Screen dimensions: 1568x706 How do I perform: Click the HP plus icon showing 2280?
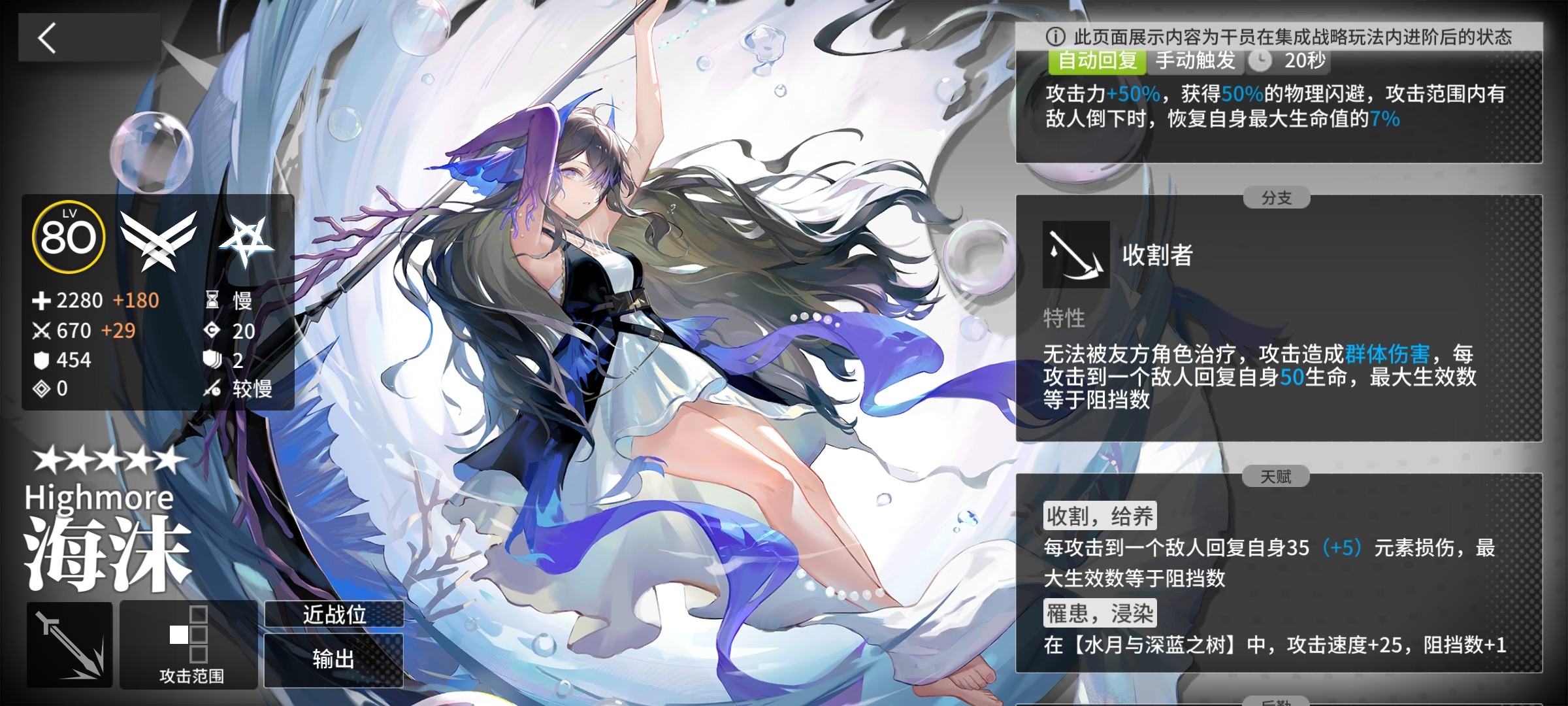(42, 301)
